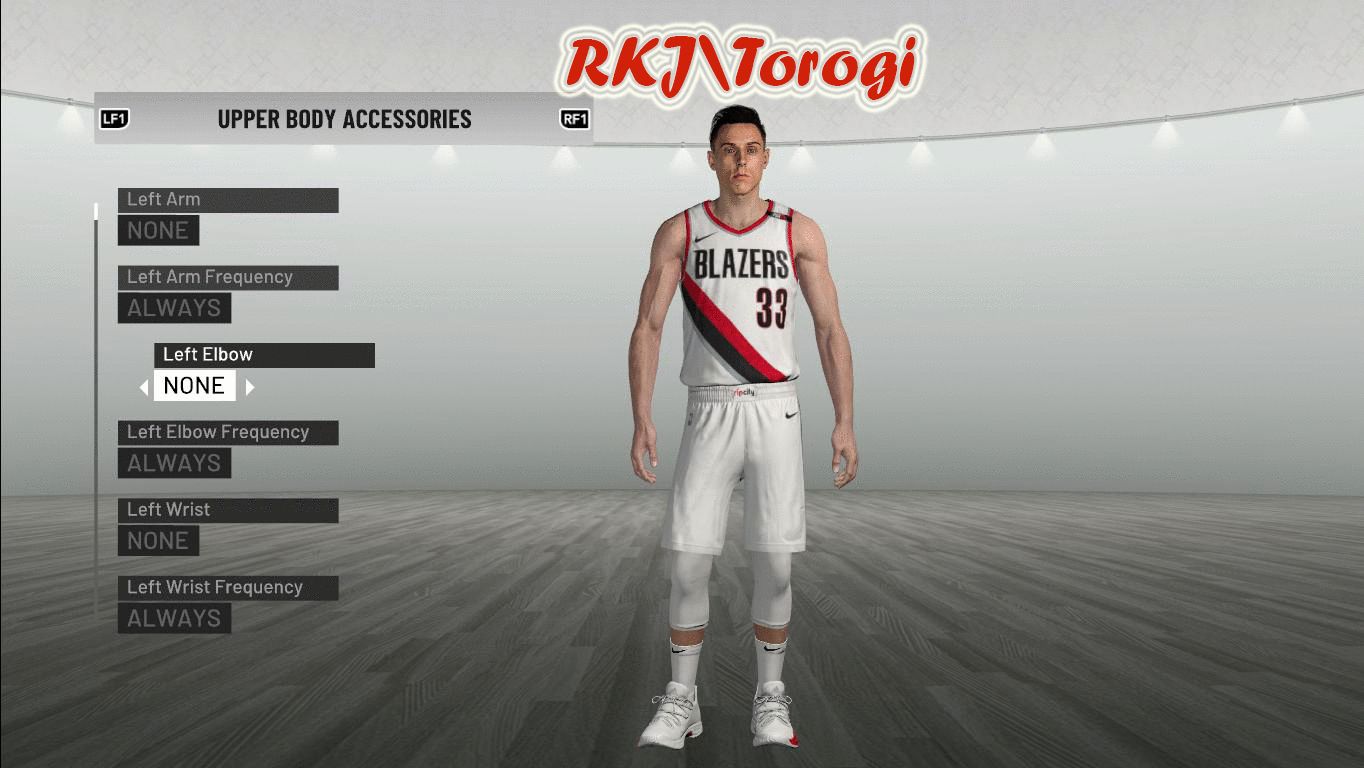Select the highlighted Left Elbow row
This screenshot has height=768, width=1364.
[264, 355]
